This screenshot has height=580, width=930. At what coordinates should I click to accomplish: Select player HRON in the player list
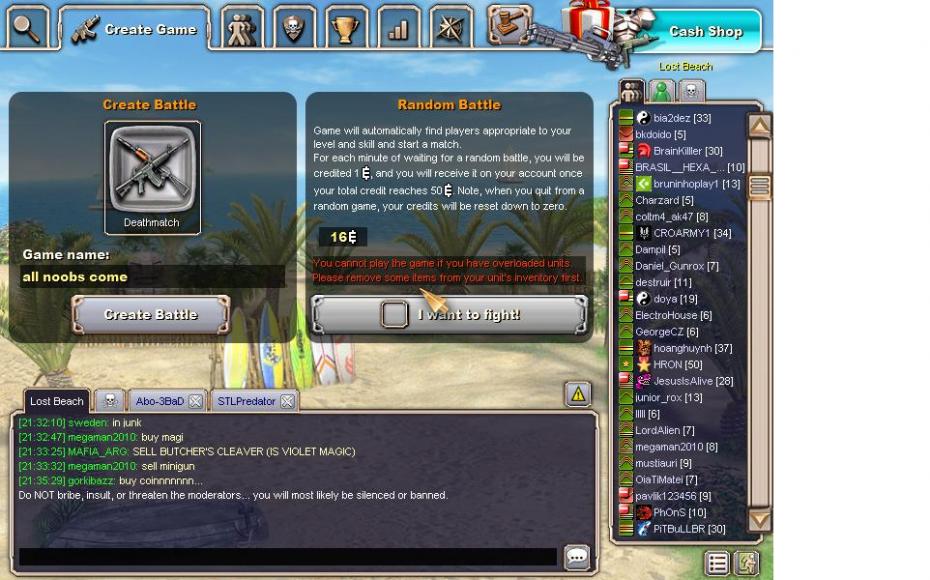[x=667, y=365]
